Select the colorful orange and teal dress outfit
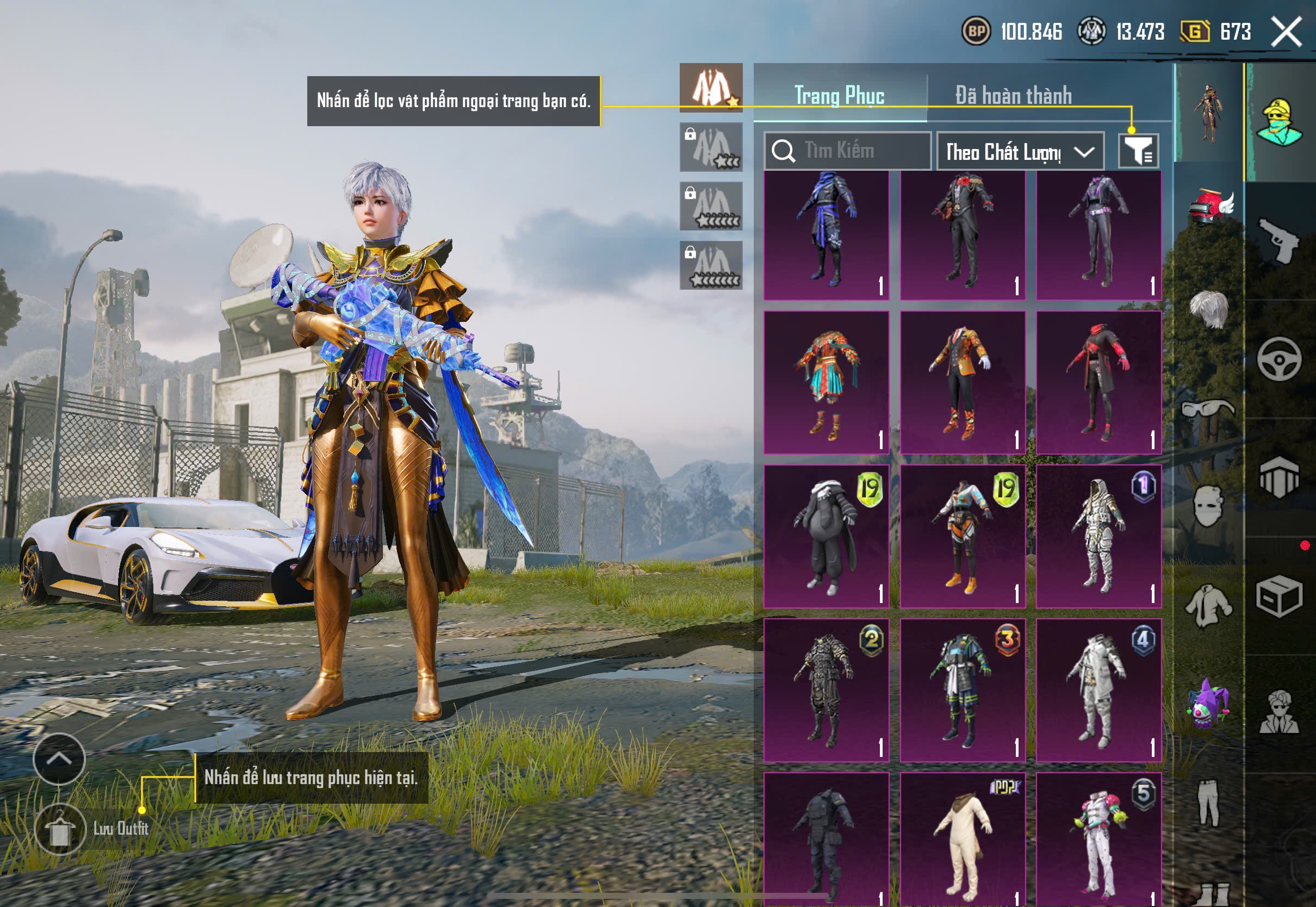 (x=826, y=382)
